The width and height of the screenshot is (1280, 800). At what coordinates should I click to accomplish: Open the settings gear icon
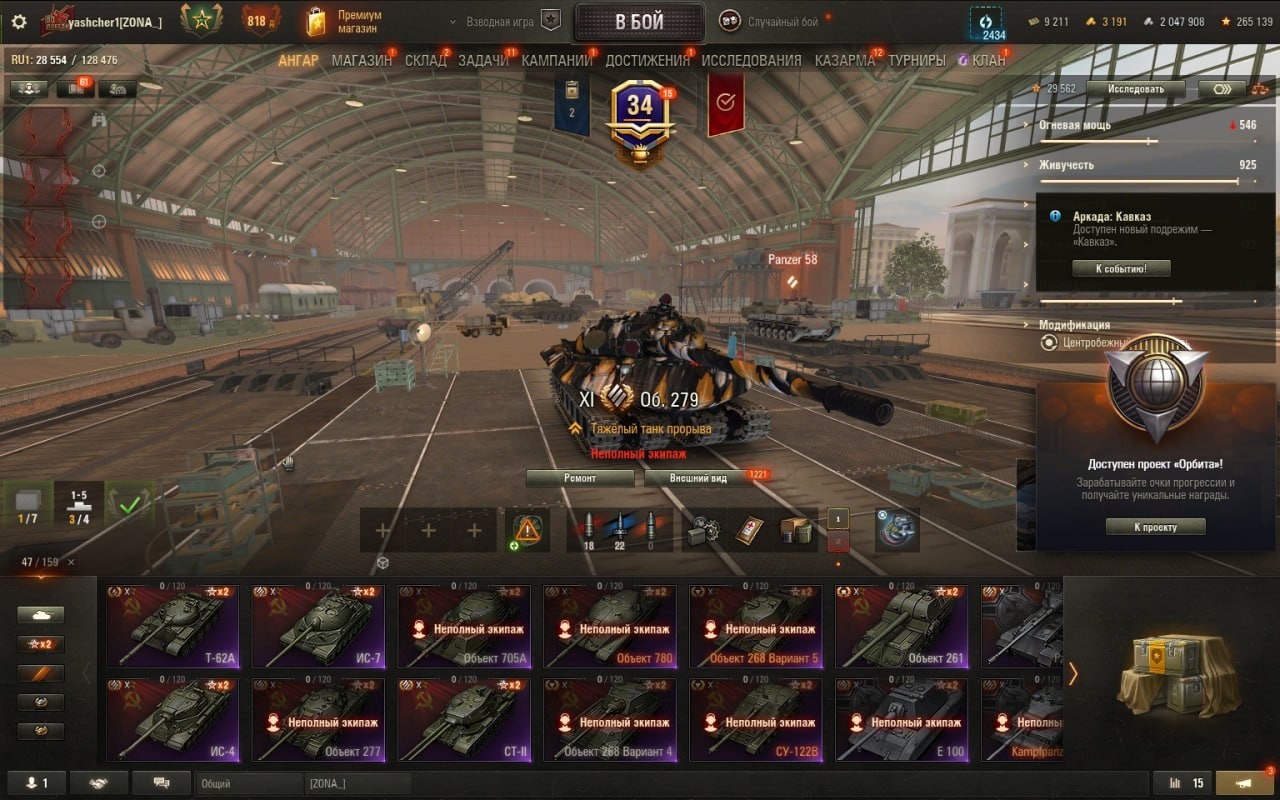(x=19, y=21)
